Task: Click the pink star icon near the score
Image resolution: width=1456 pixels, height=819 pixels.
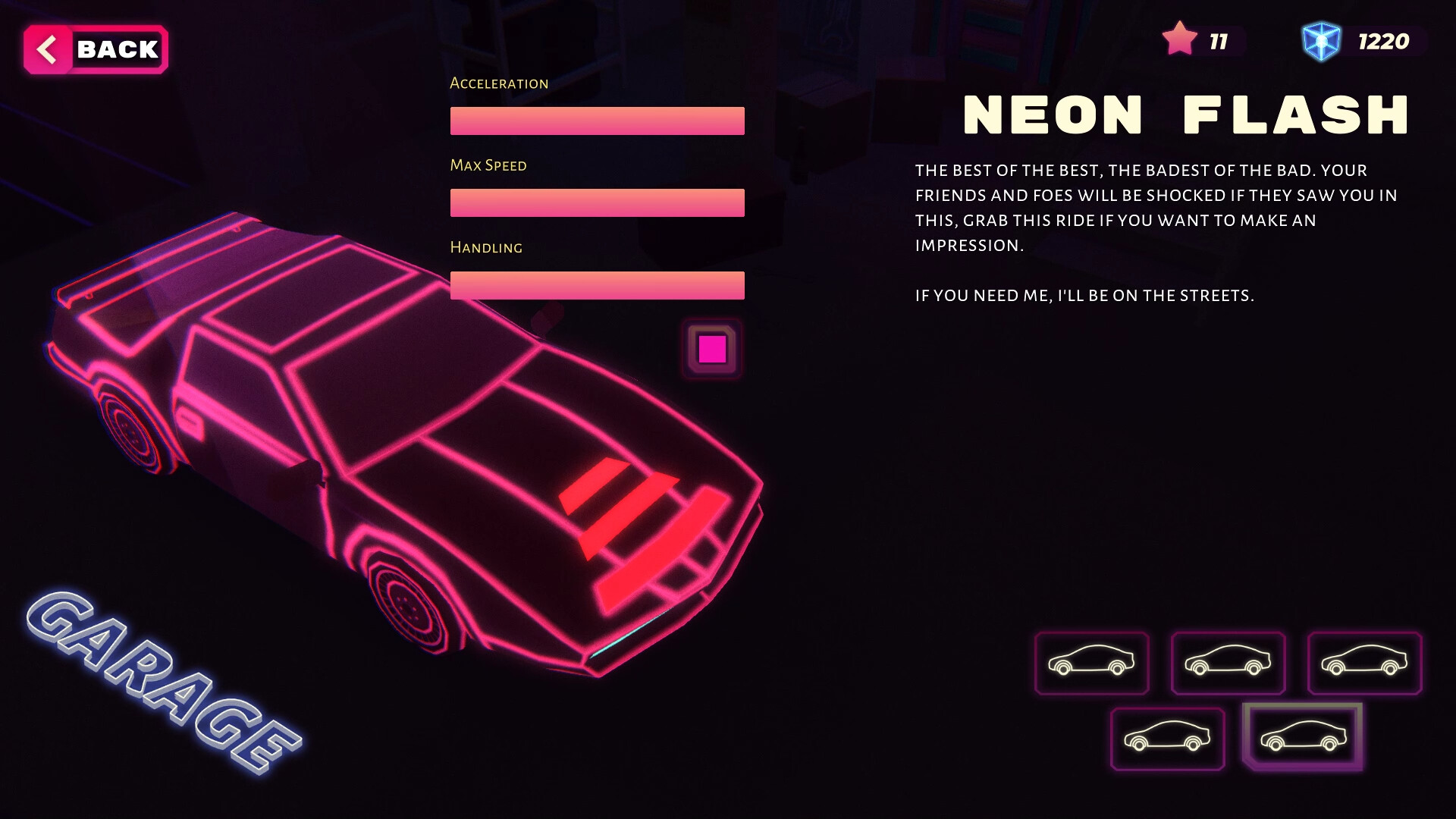Action: [x=1180, y=38]
